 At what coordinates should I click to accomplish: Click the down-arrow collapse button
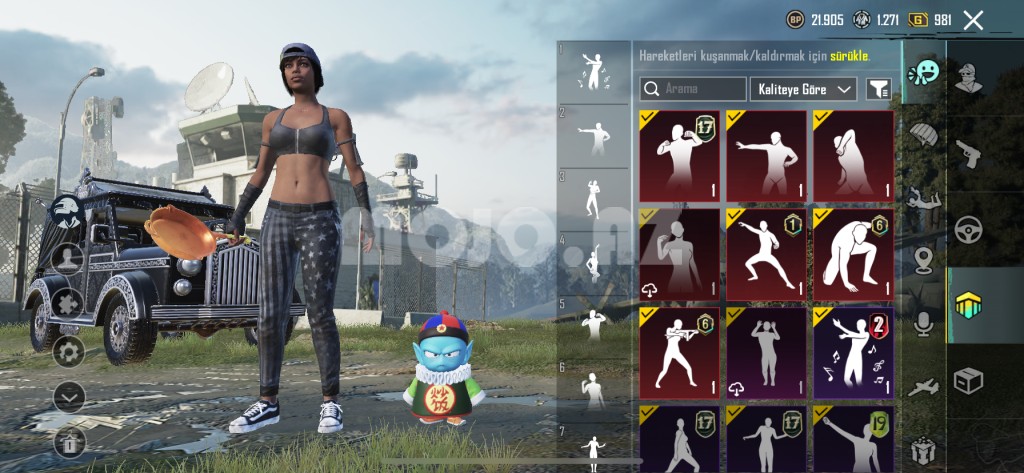[x=68, y=396]
